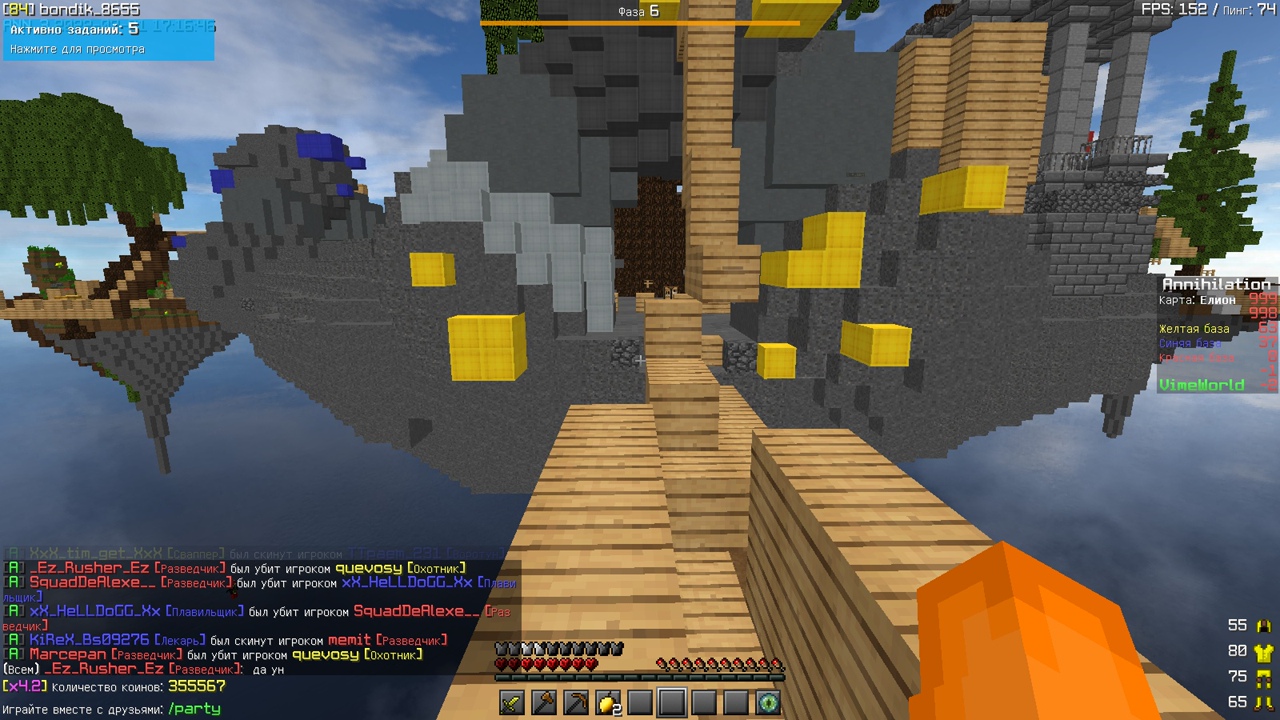Open the active quests panel
The height and width of the screenshot is (720, 1280).
pyautogui.click(x=108, y=39)
